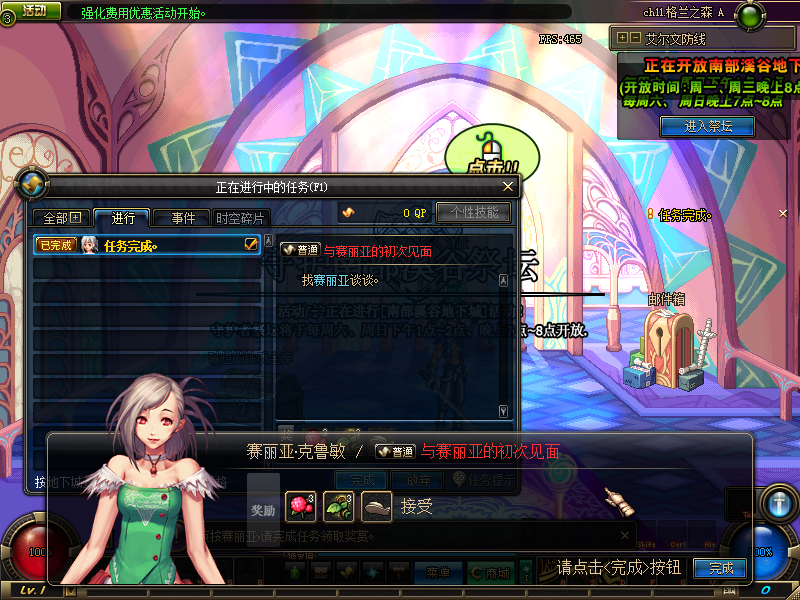
Task: Switch to the 全部 quest tab
Action: pyautogui.click(x=62, y=218)
